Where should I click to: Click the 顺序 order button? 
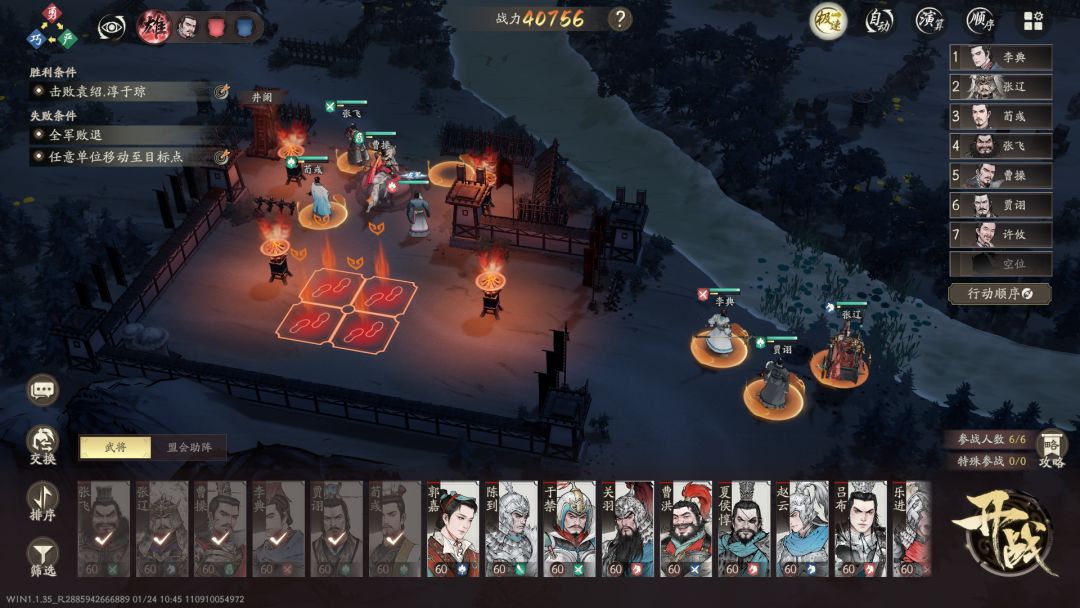981,19
